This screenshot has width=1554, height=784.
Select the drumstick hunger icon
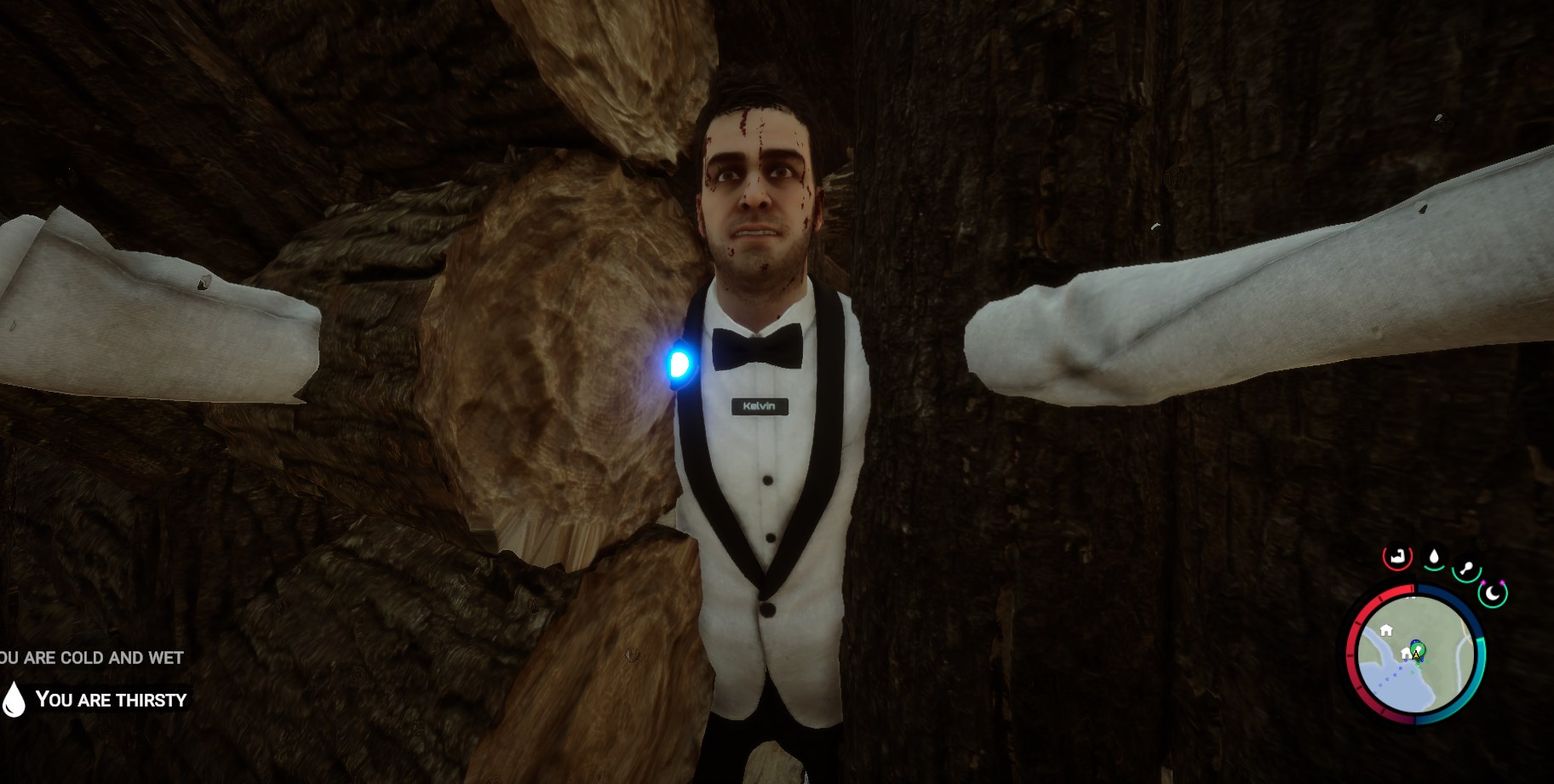coord(1466,569)
